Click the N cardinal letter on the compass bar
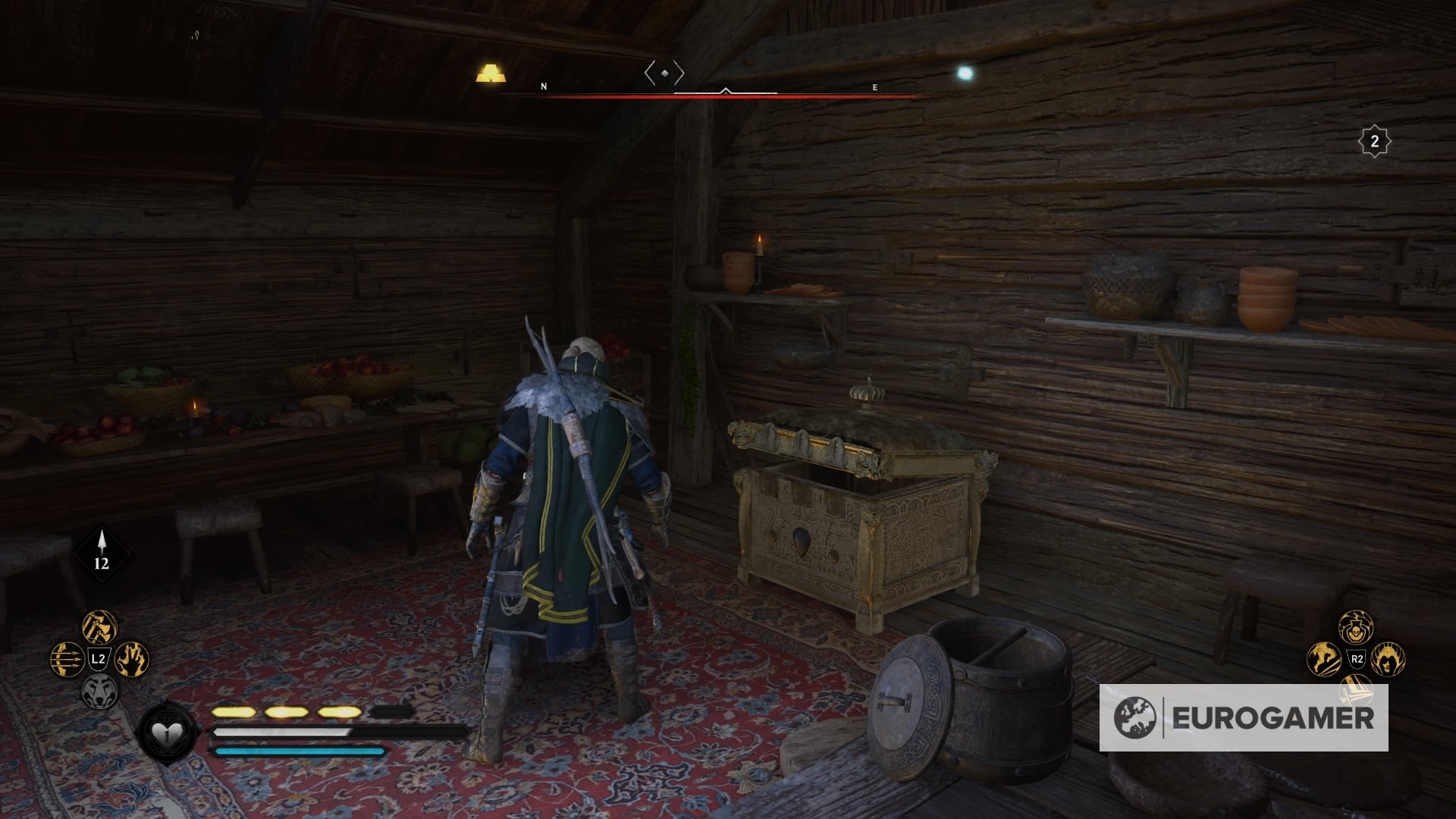This screenshot has height=819, width=1456. 543,86
